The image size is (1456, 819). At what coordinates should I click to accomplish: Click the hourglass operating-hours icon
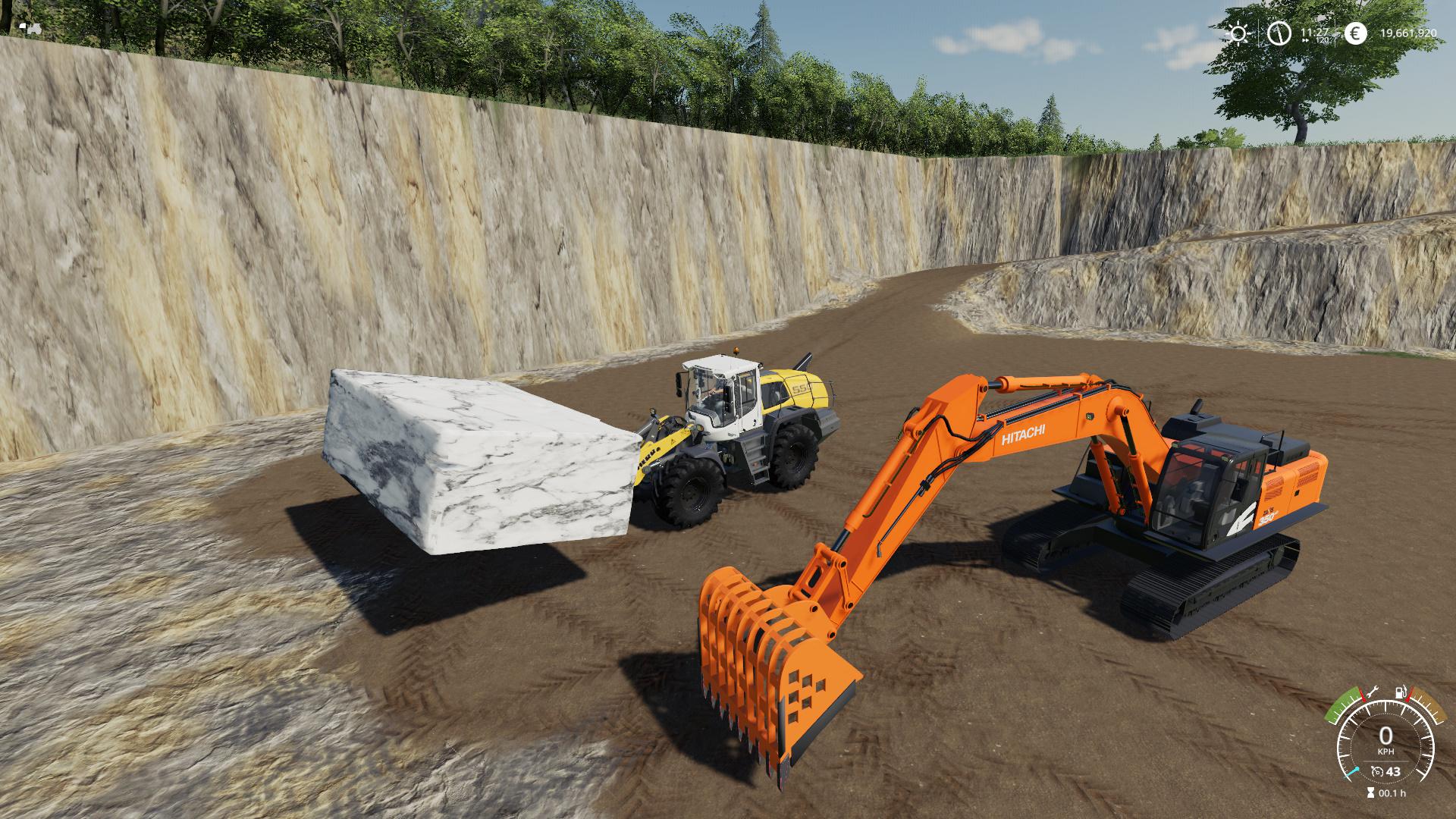pos(1370,792)
